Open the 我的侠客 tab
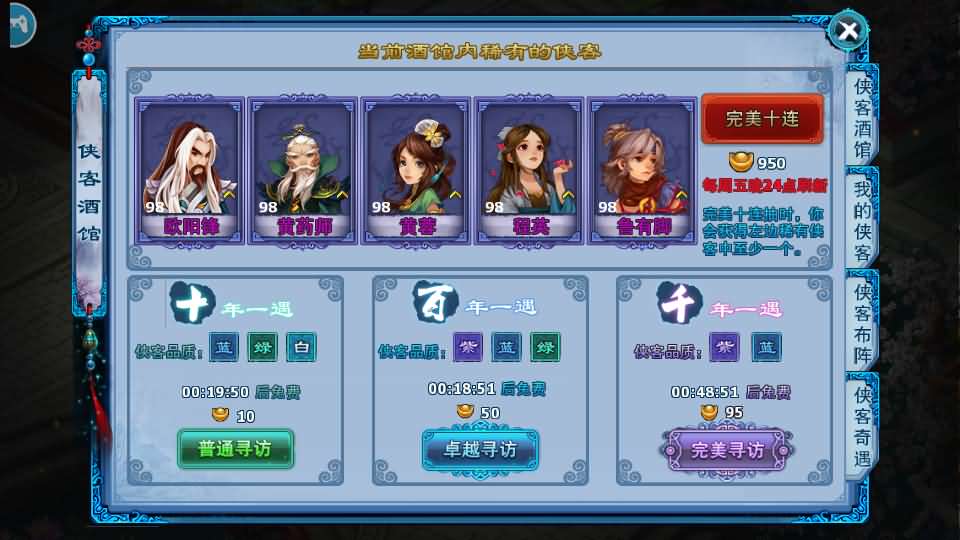960x540 pixels. 862,220
